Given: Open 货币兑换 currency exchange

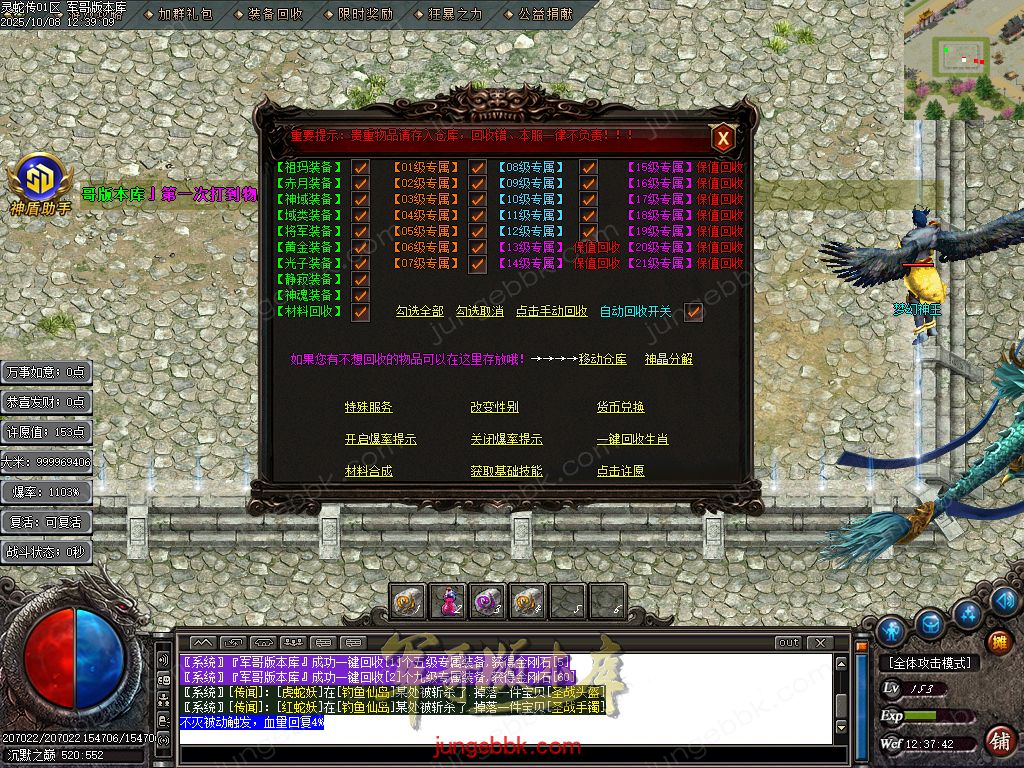Looking at the screenshot, I should 620,407.
